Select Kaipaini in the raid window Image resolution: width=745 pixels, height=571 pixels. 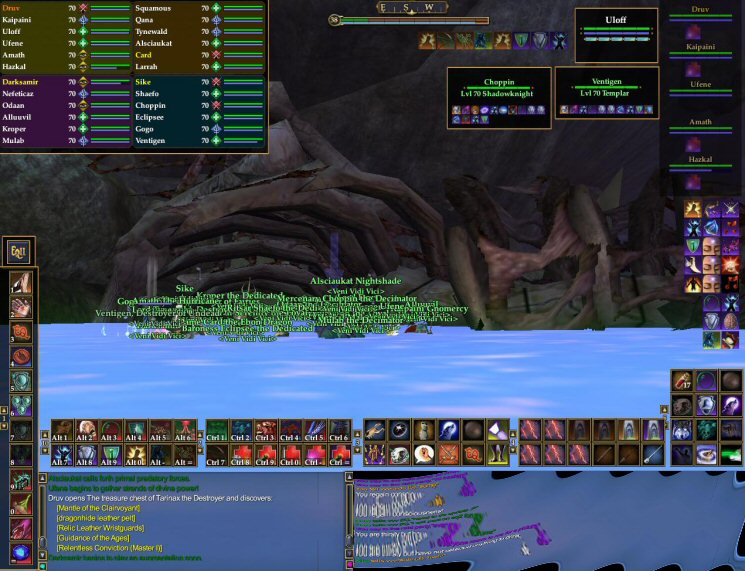coord(20,20)
